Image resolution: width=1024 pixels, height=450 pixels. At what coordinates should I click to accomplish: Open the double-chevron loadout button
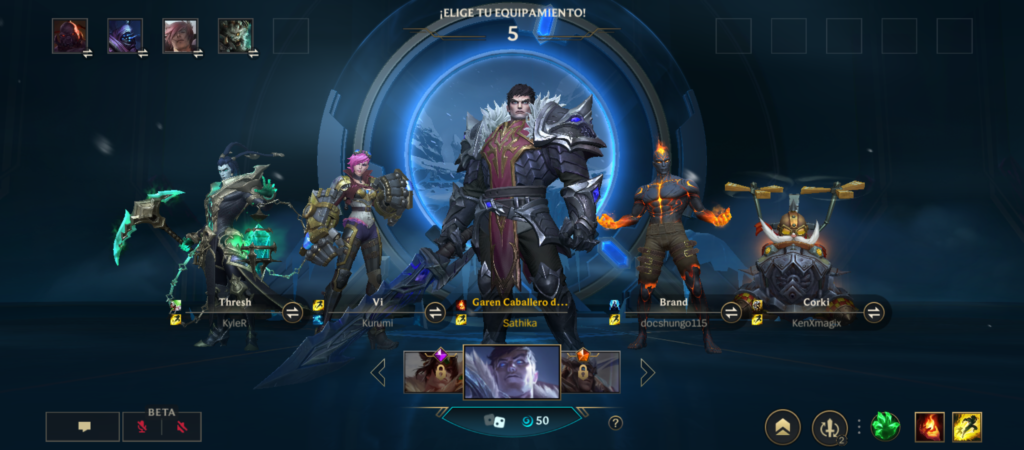[x=782, y=427]
